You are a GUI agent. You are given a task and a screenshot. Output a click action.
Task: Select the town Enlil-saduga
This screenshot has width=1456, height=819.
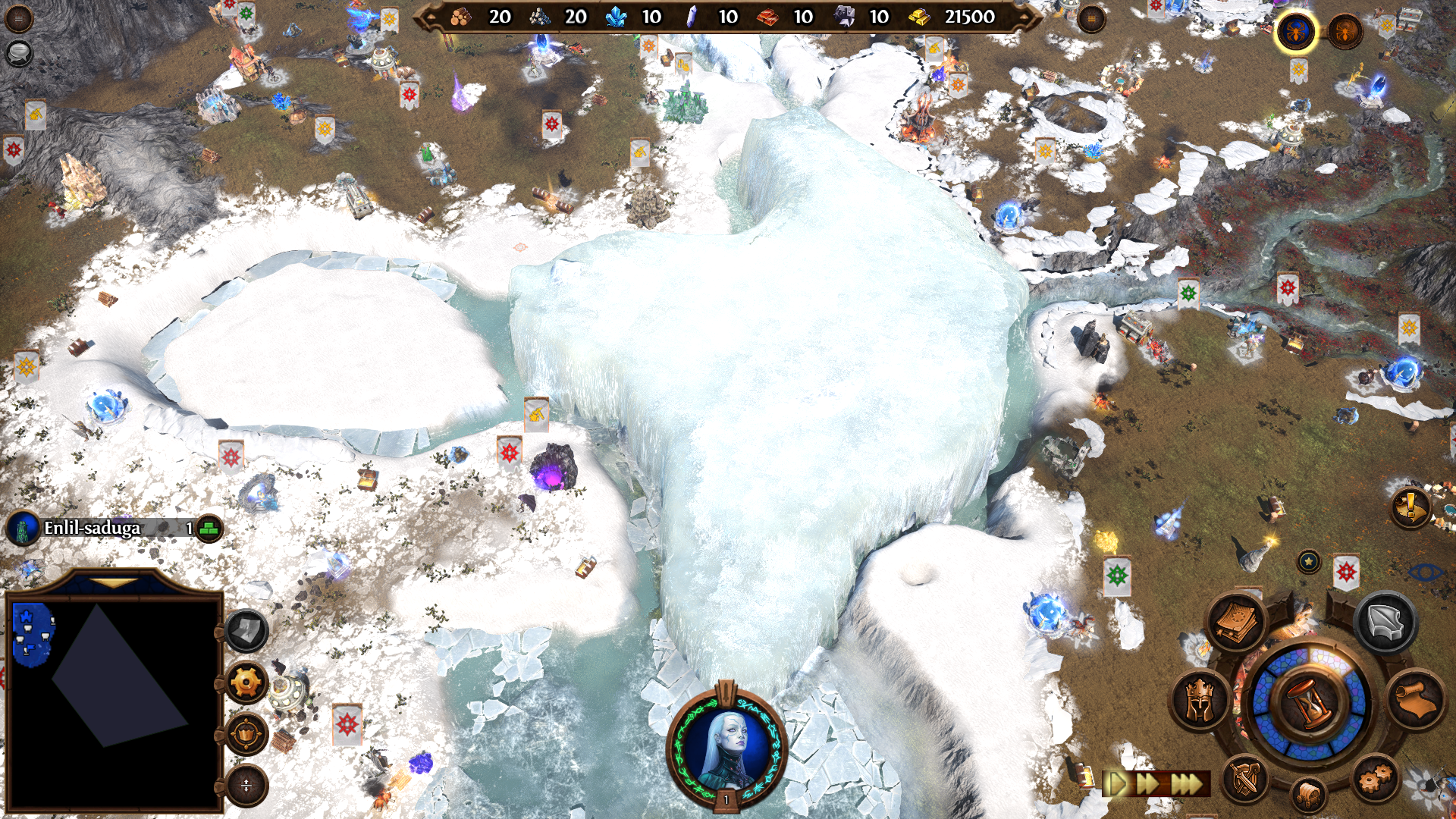[x=92, y=528]
